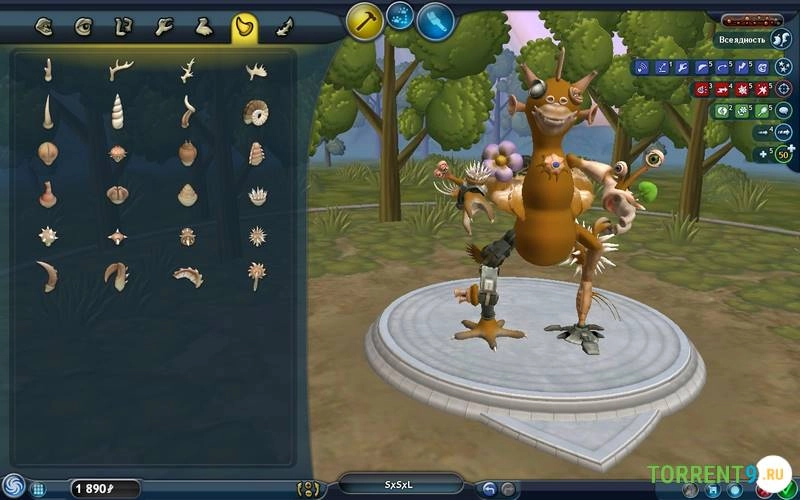Choose the spiral ammonite shell part
The image size is (800, 500).
point(255,112)
